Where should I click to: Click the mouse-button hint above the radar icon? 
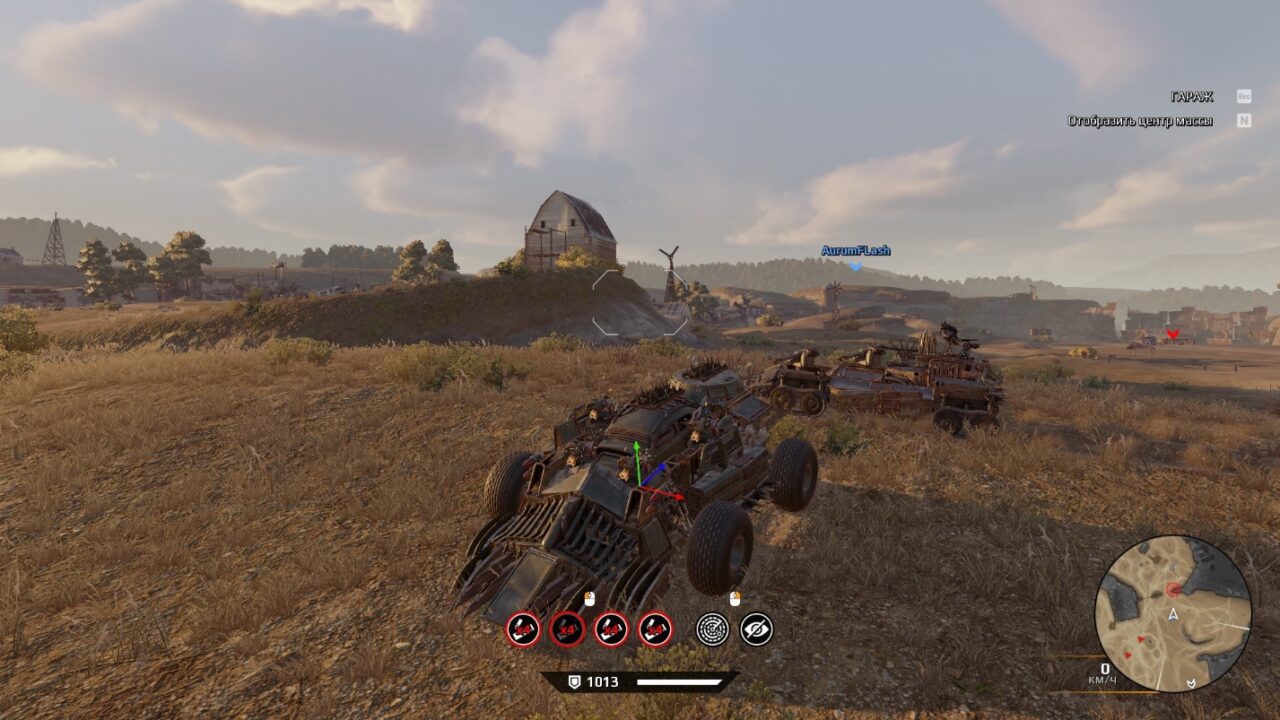pos(735,599)
